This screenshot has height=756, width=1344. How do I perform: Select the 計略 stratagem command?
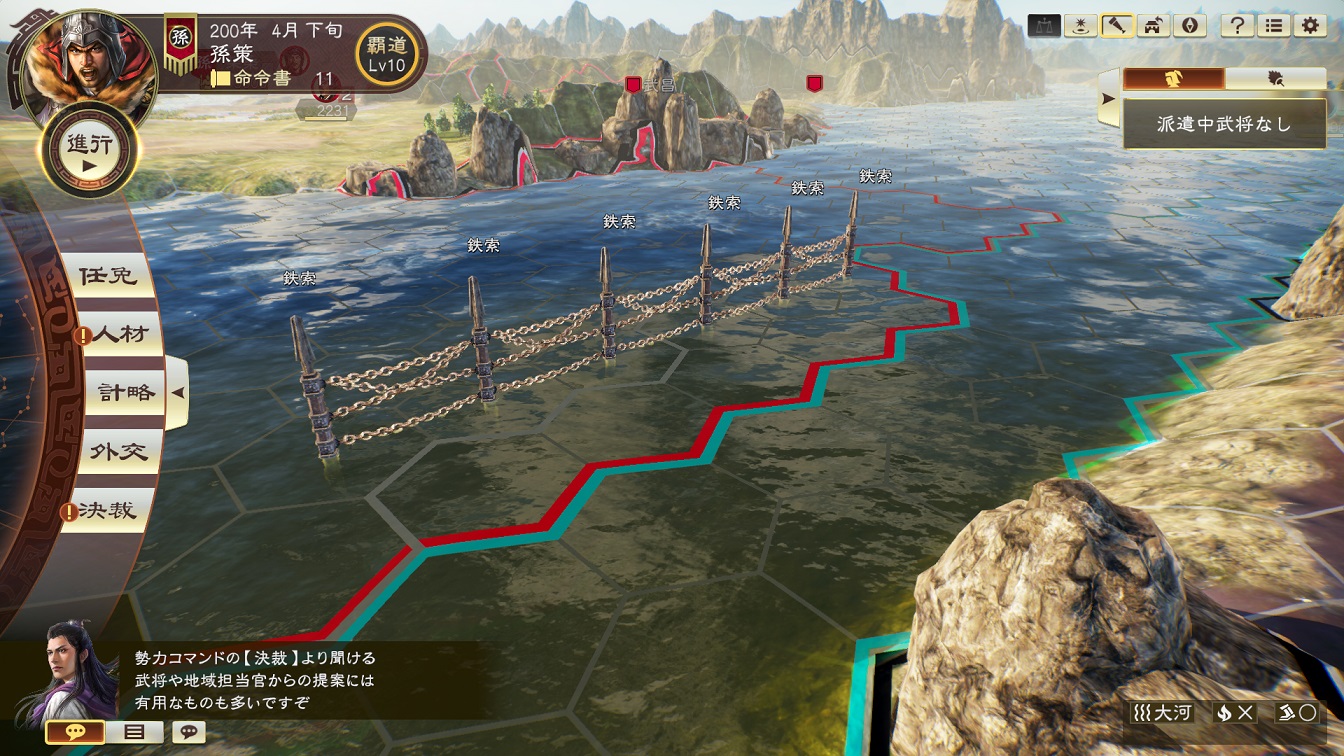(127, 393)
